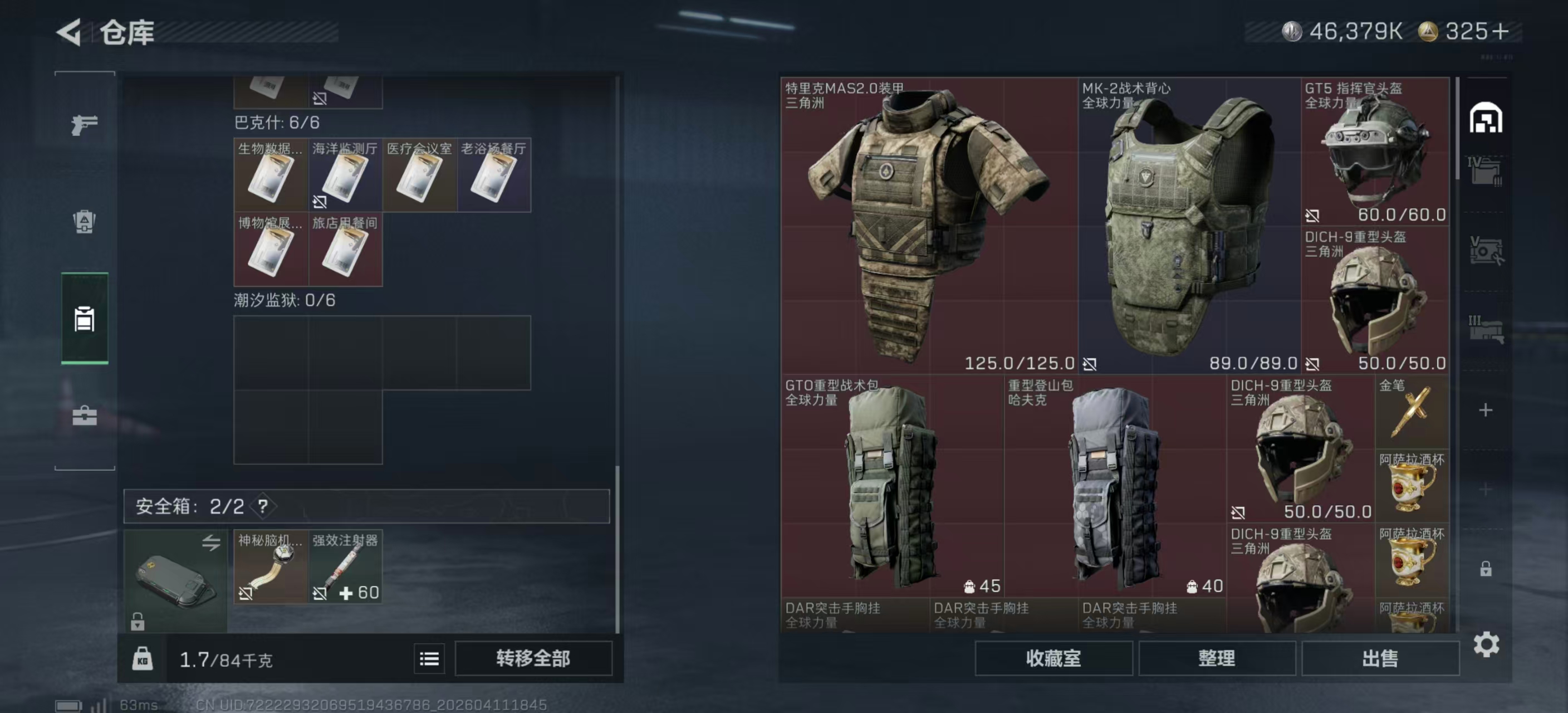This screenshot has height=713, width=1568.
Task: Select the GT5 指挥官头盔 helmet
Action: tap(1375, 151)
